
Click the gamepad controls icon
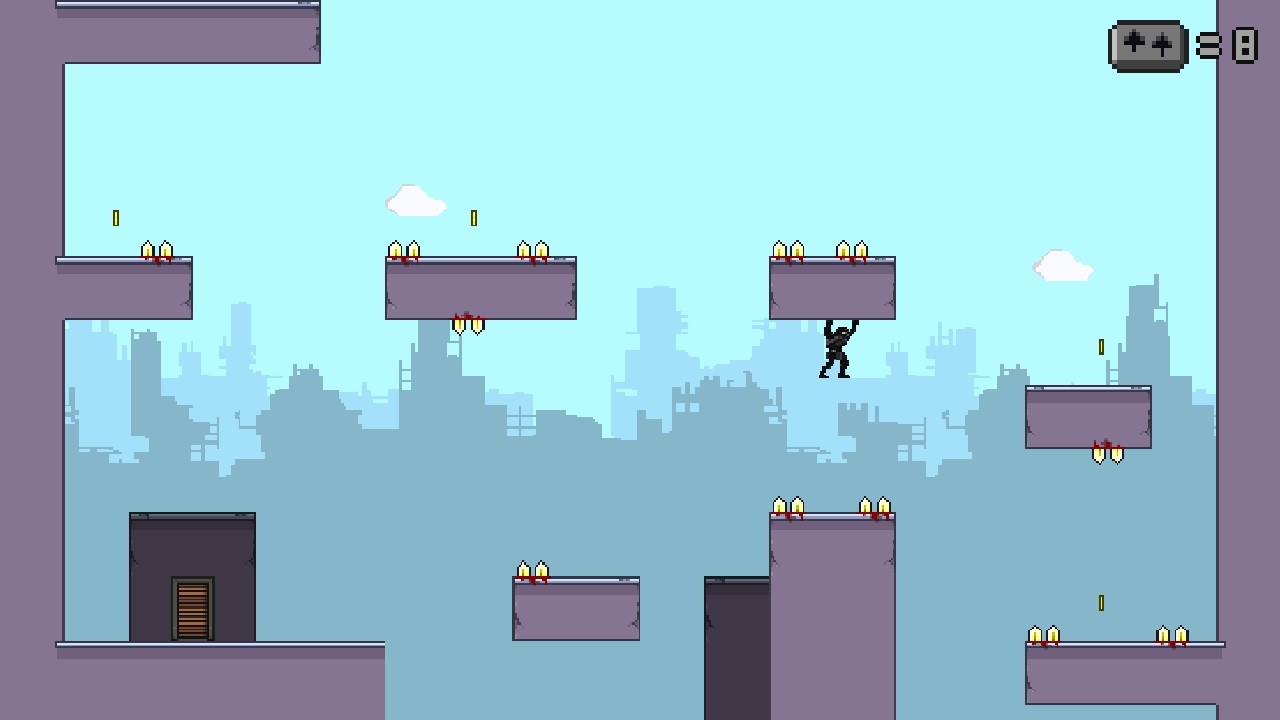1147,45
